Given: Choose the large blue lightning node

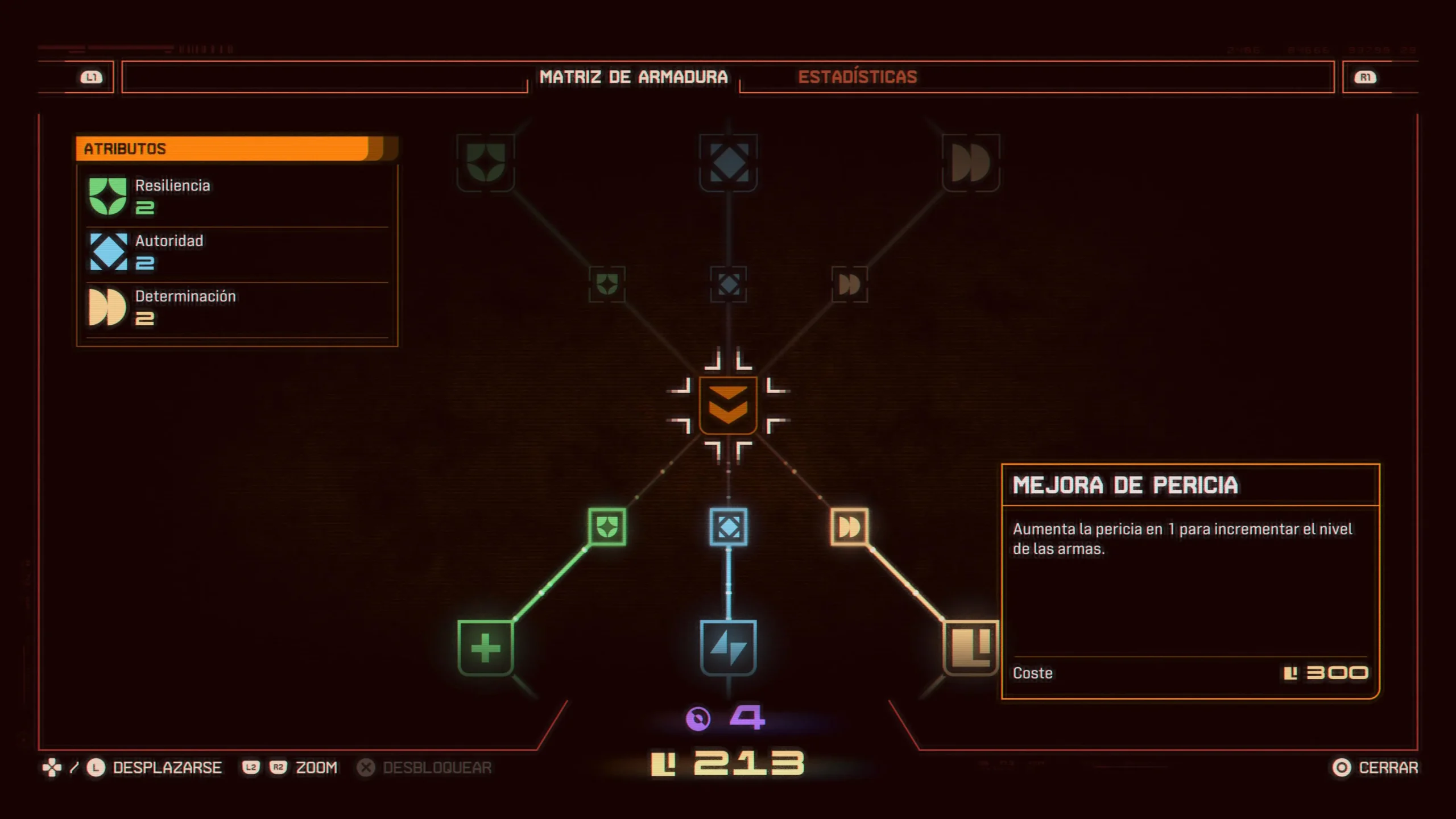Looking at the screenshot, I should click(728, 648).
